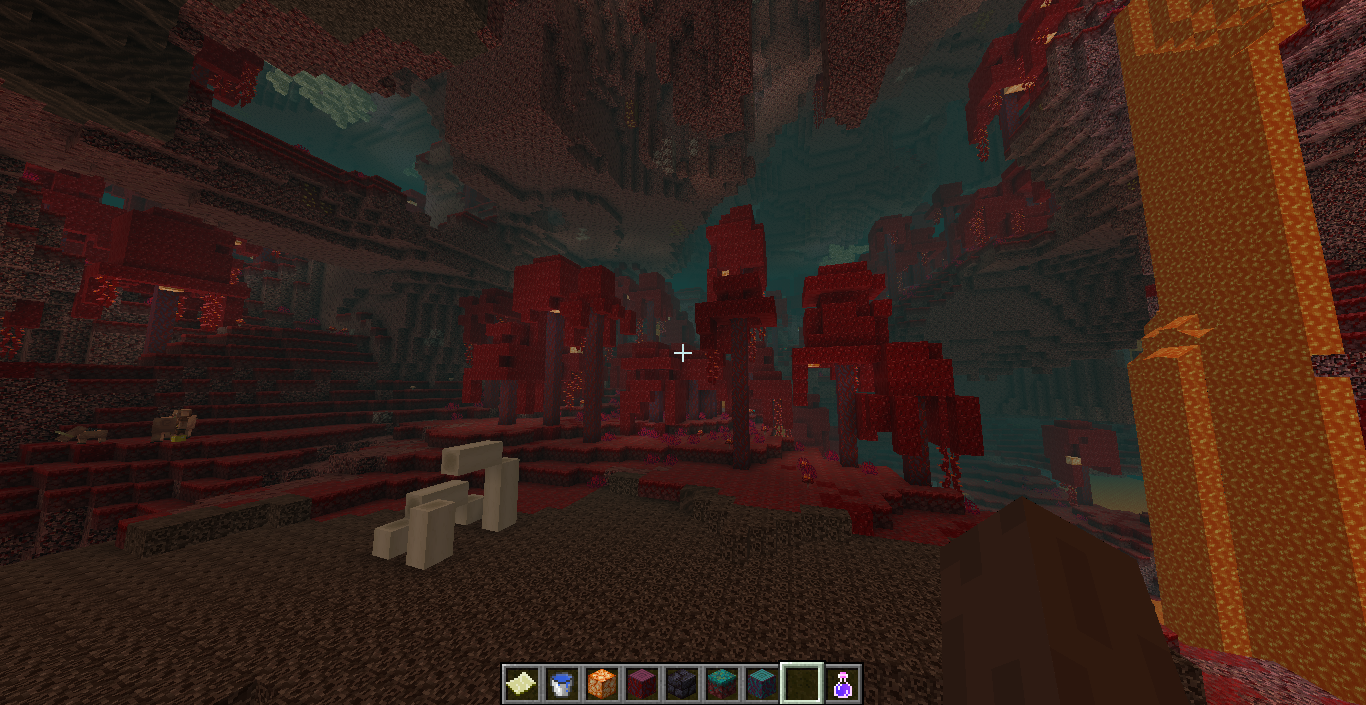Choose the warped stem block slot
The width and height of the screenshot is (1366, 705).
coord(762,684)
